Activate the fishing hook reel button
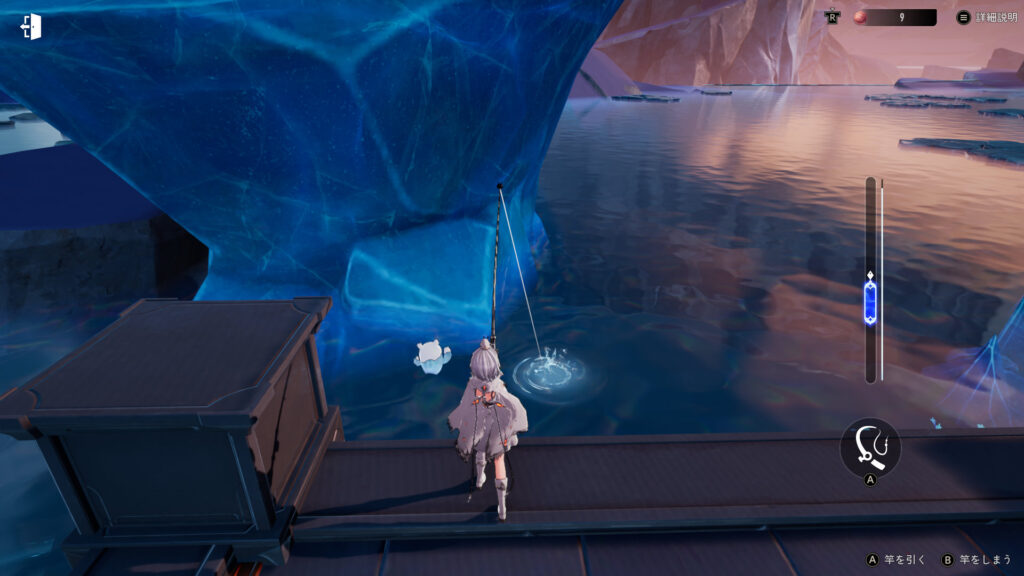The width and height of the screenshot is (1024, 576). (870, 446)
